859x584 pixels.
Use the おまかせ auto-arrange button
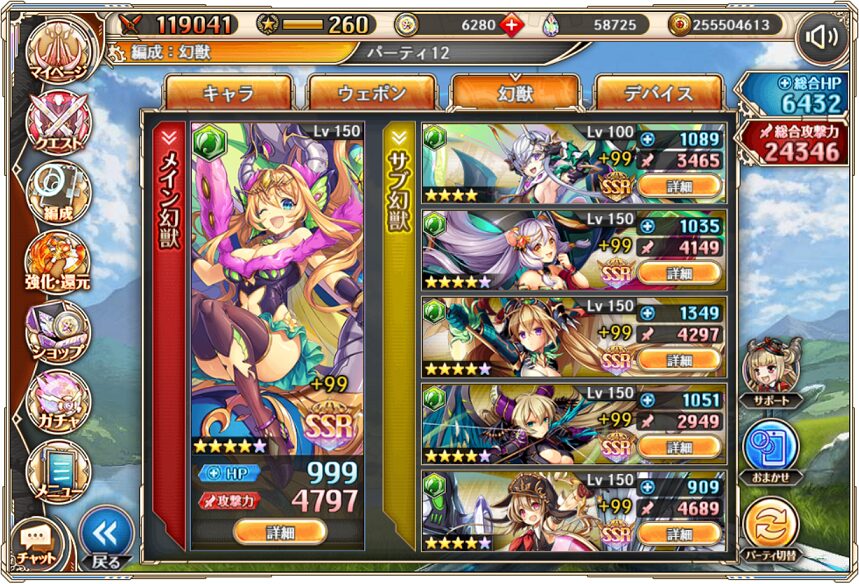coord(770,449)
